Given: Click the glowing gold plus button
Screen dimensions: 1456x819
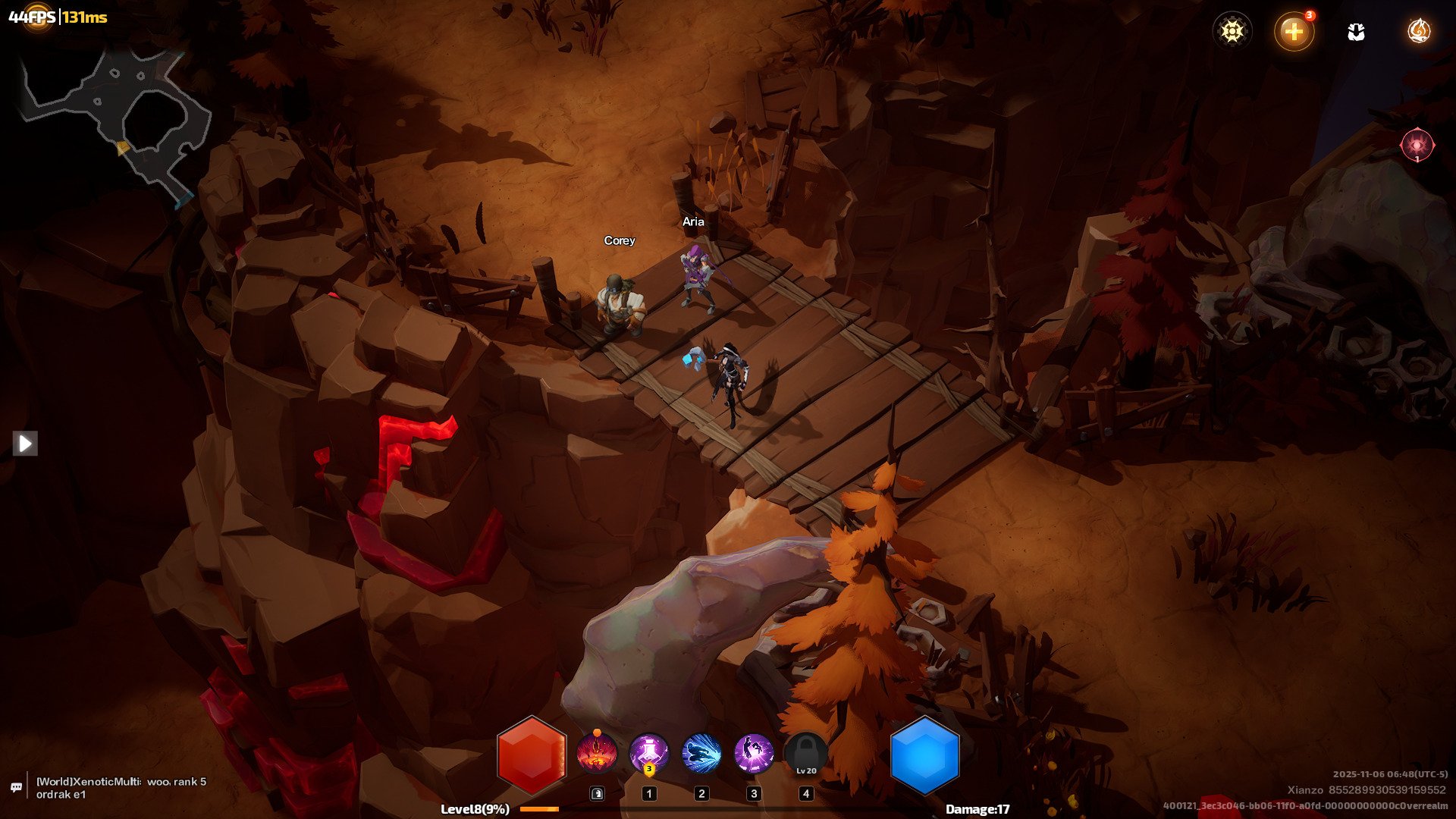Looking at the screenshot, I should tap(1294, 32).
